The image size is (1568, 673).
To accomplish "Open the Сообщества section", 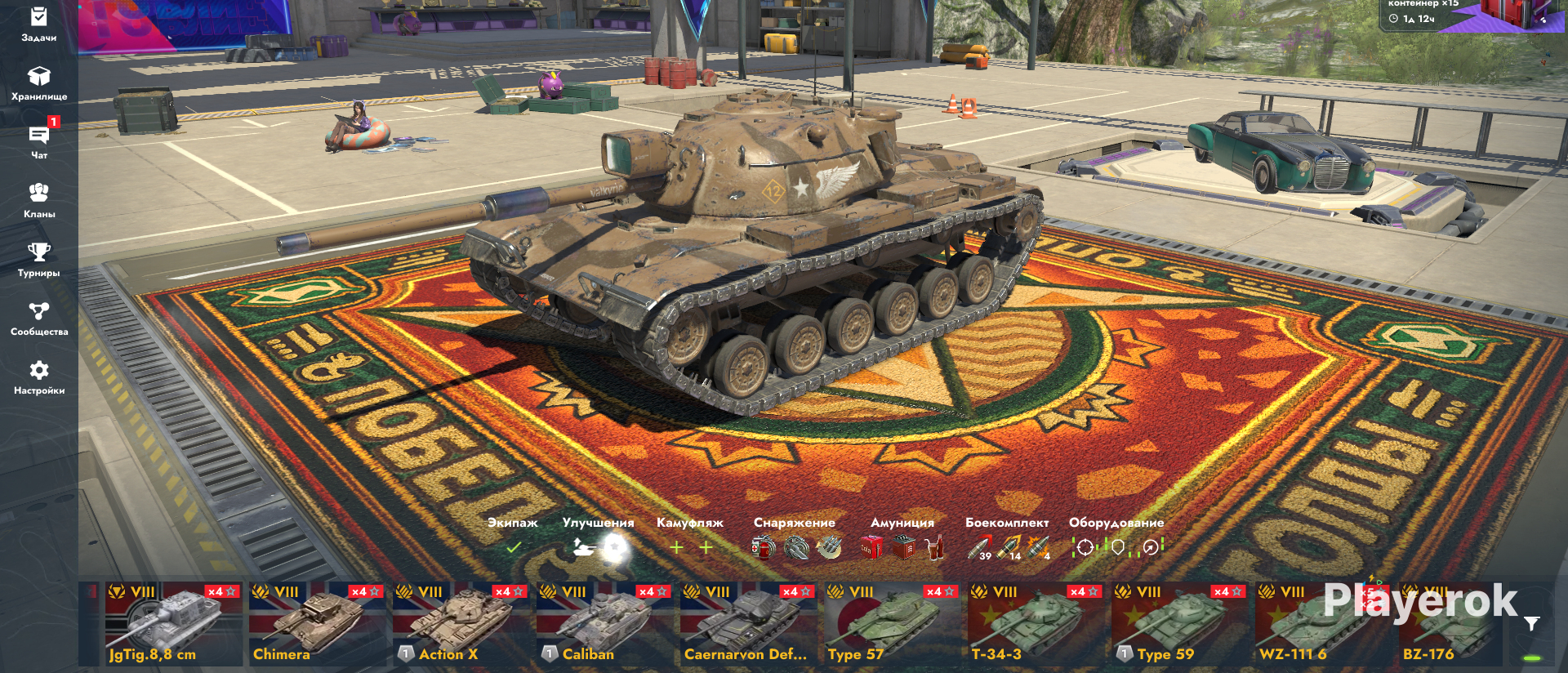I will pyautogui.click(x=38, y=318).
